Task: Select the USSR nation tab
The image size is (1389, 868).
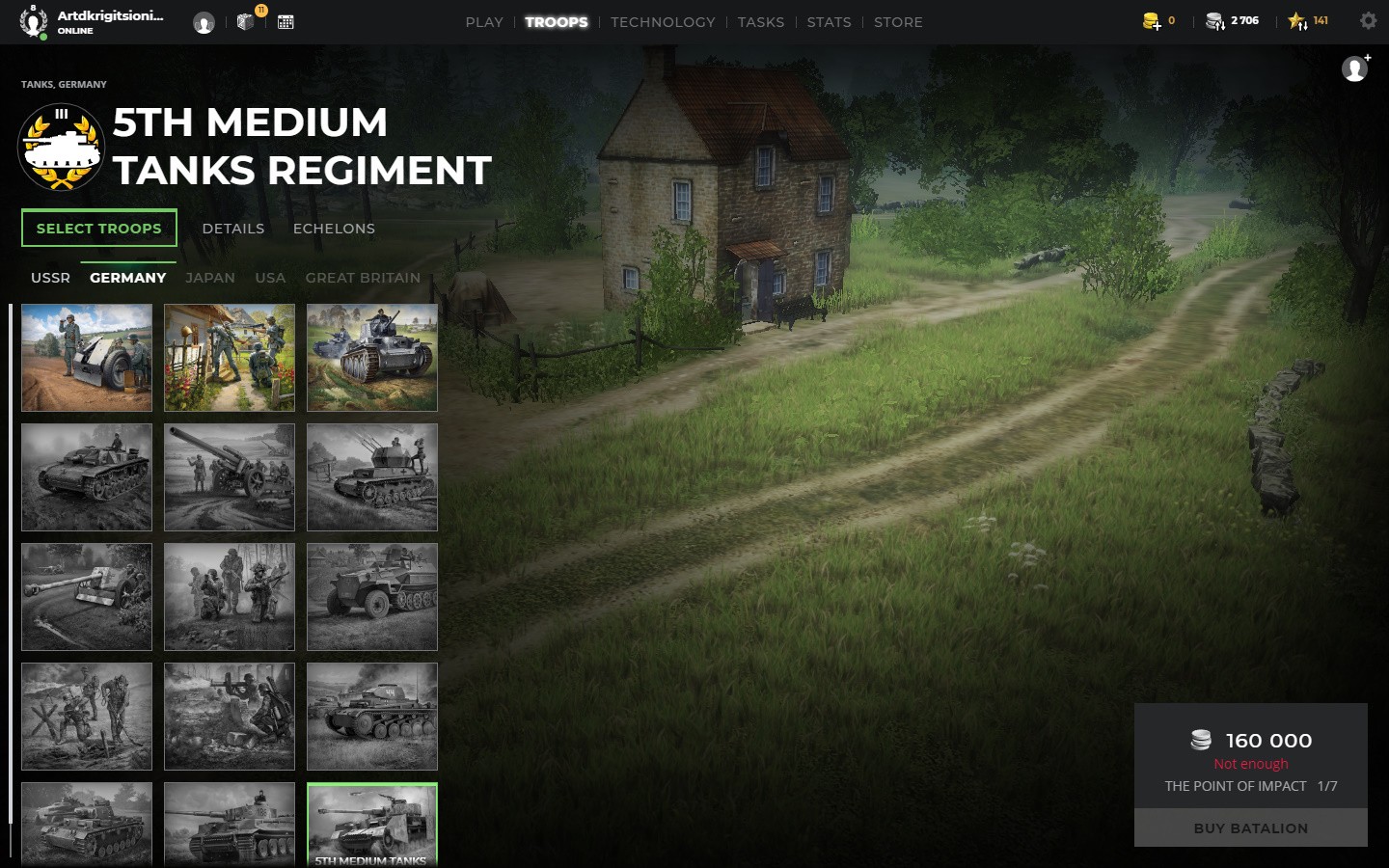Action: [50, 278]
